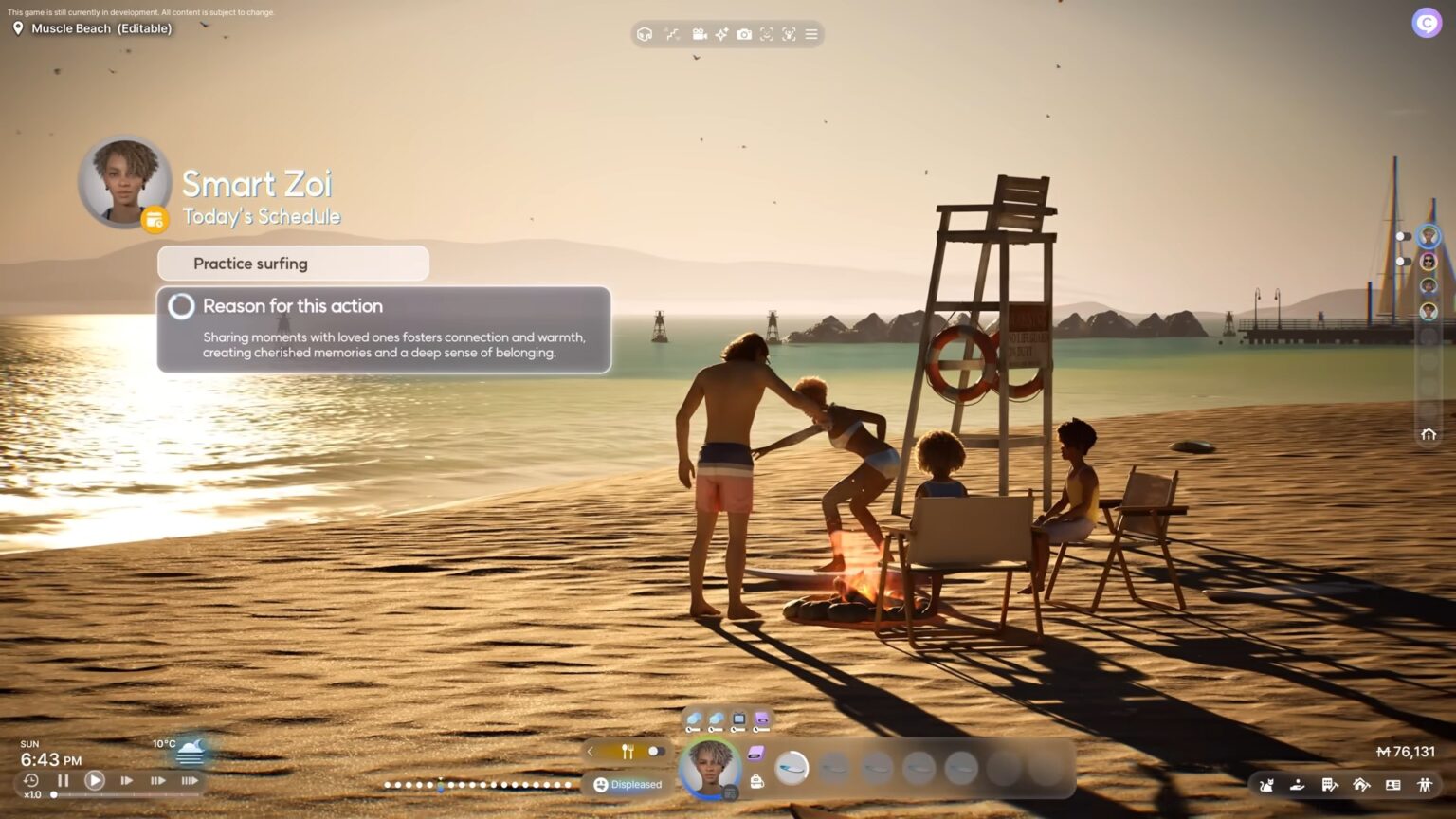Open the 3D object cube tool
The width and height of the screenshot is (1456, 819).
pos(646,34)
